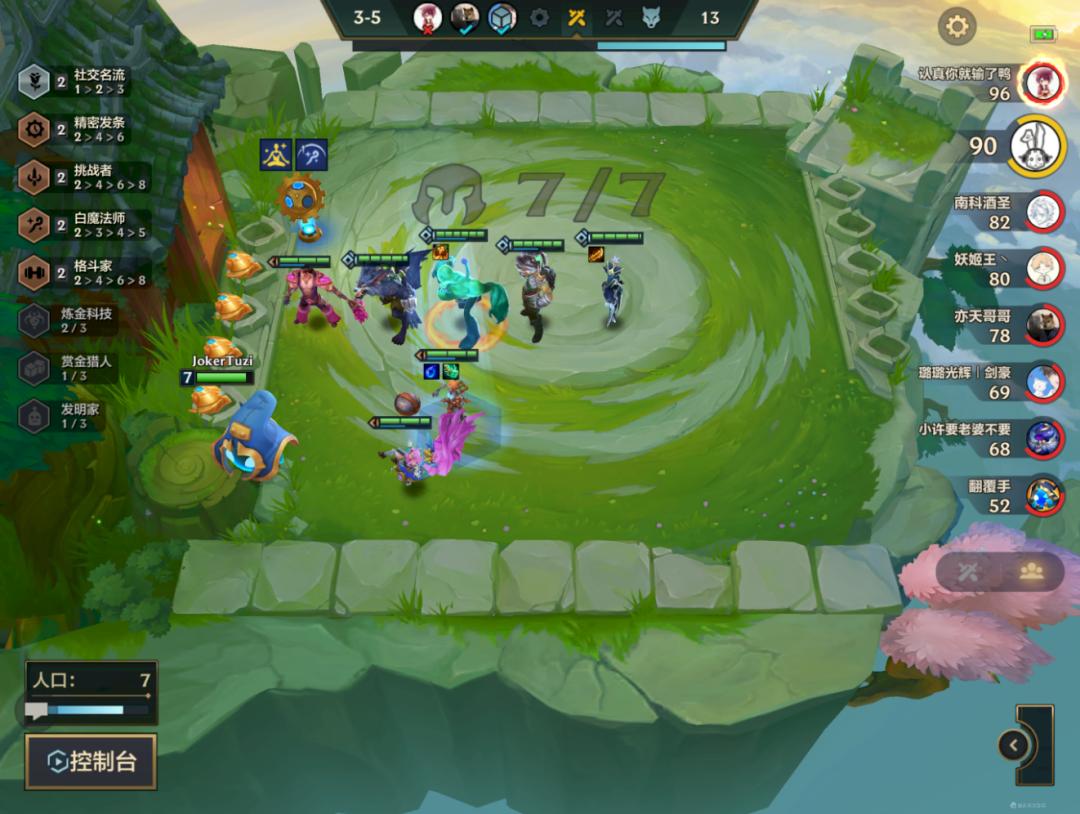Open the 格斗家 trait tooltip

85,272
